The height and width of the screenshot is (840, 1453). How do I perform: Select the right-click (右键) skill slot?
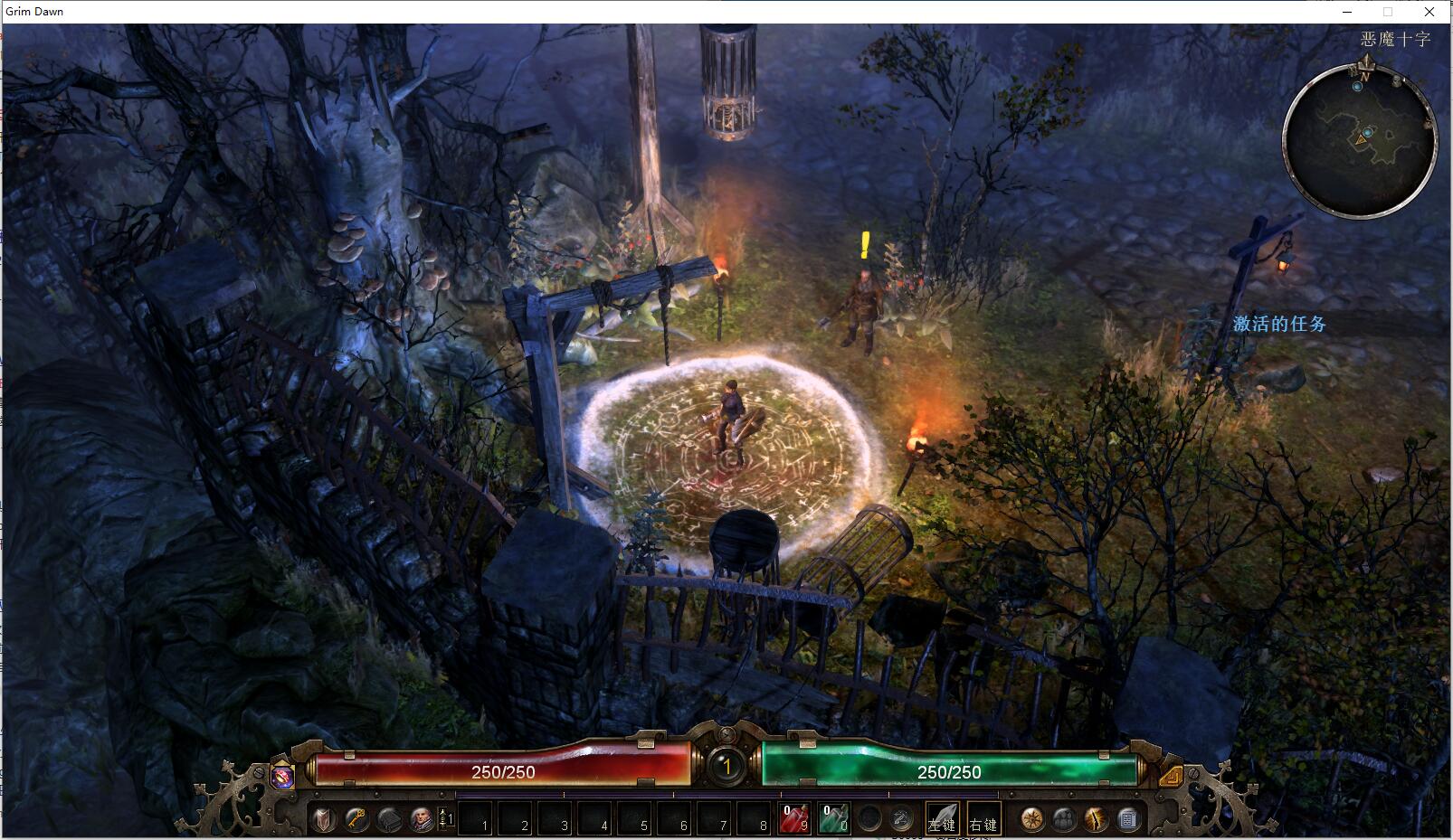point(983,819)
